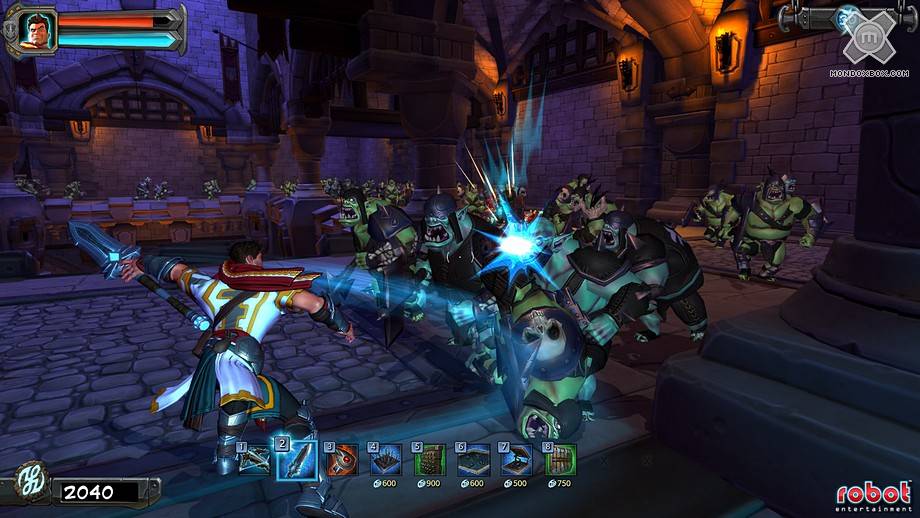Viewport: 920px width, 518px height.
Task: Choose the floor trap in slot 6
Action: [474, 460]
